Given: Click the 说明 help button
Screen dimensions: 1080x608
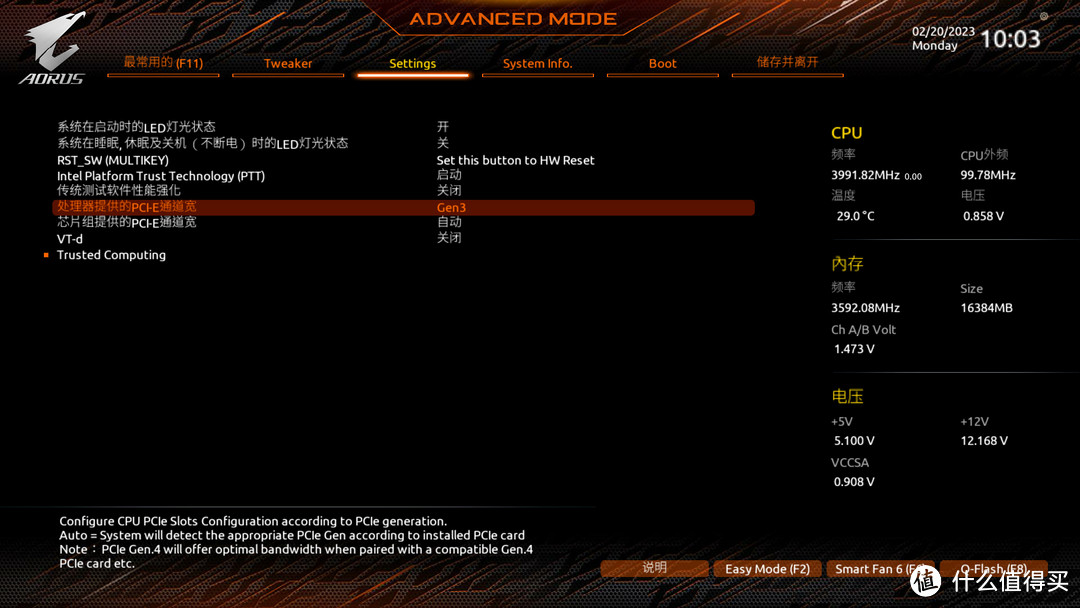Looking at the screenshot, I should coord(654,568).
